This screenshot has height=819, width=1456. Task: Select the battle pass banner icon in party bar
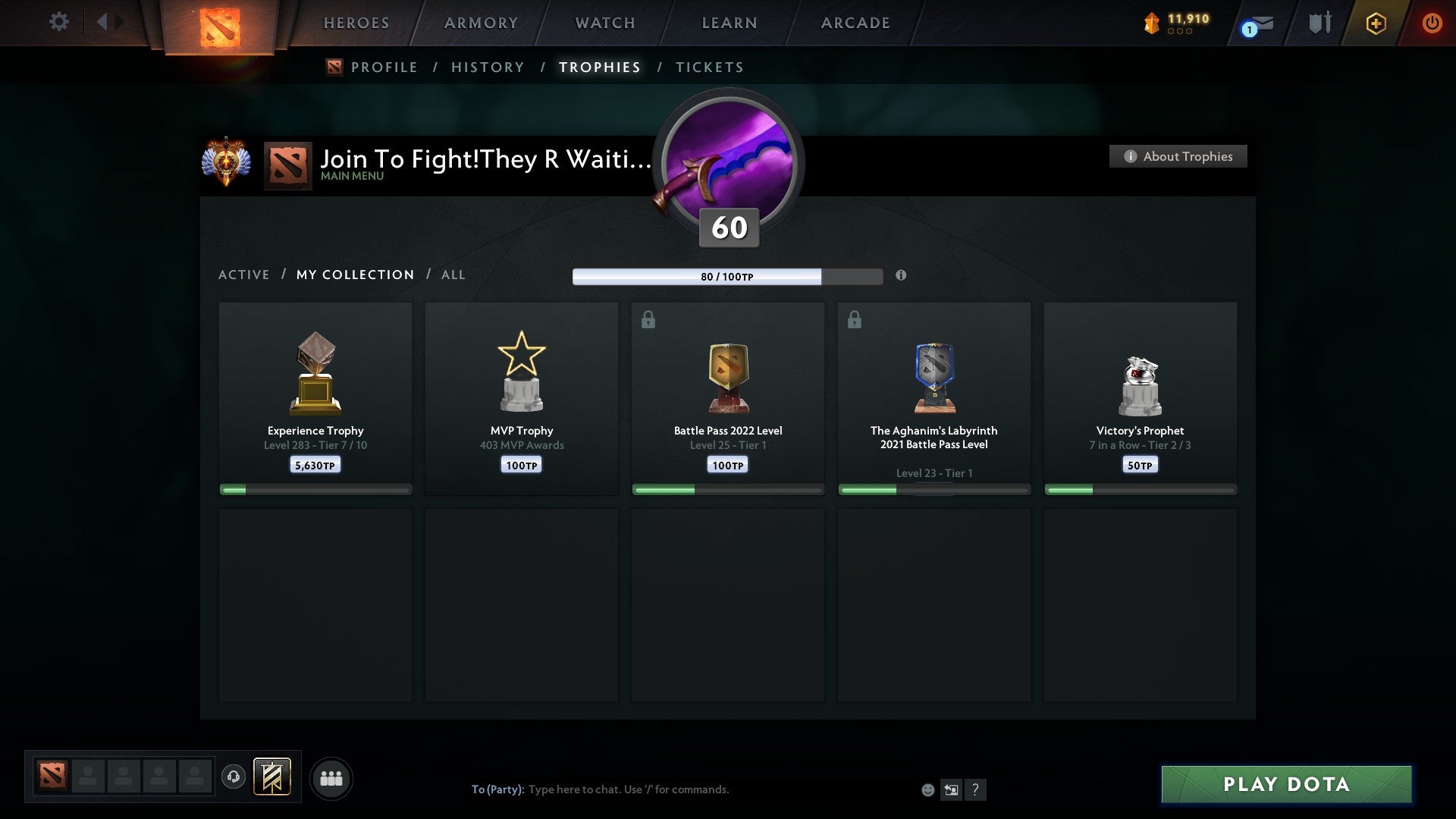(x=272, y=778)
